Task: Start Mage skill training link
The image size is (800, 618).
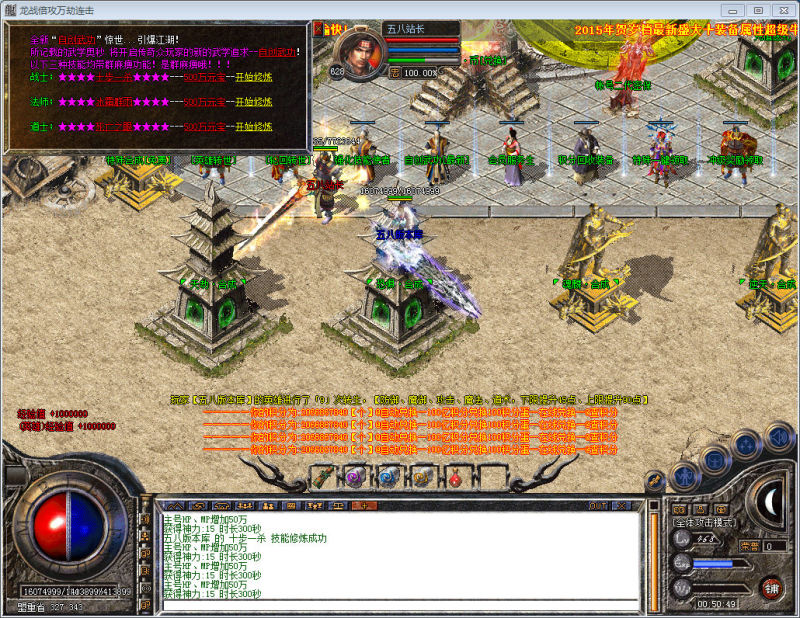Action: coord(253,102)
